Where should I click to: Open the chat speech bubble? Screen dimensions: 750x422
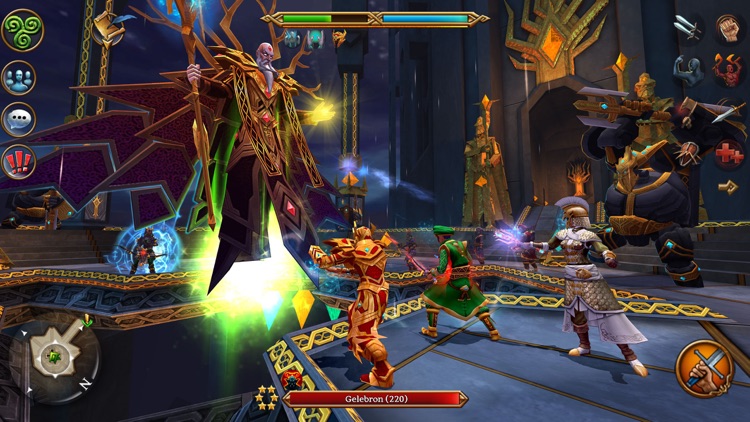click(19, 118)
